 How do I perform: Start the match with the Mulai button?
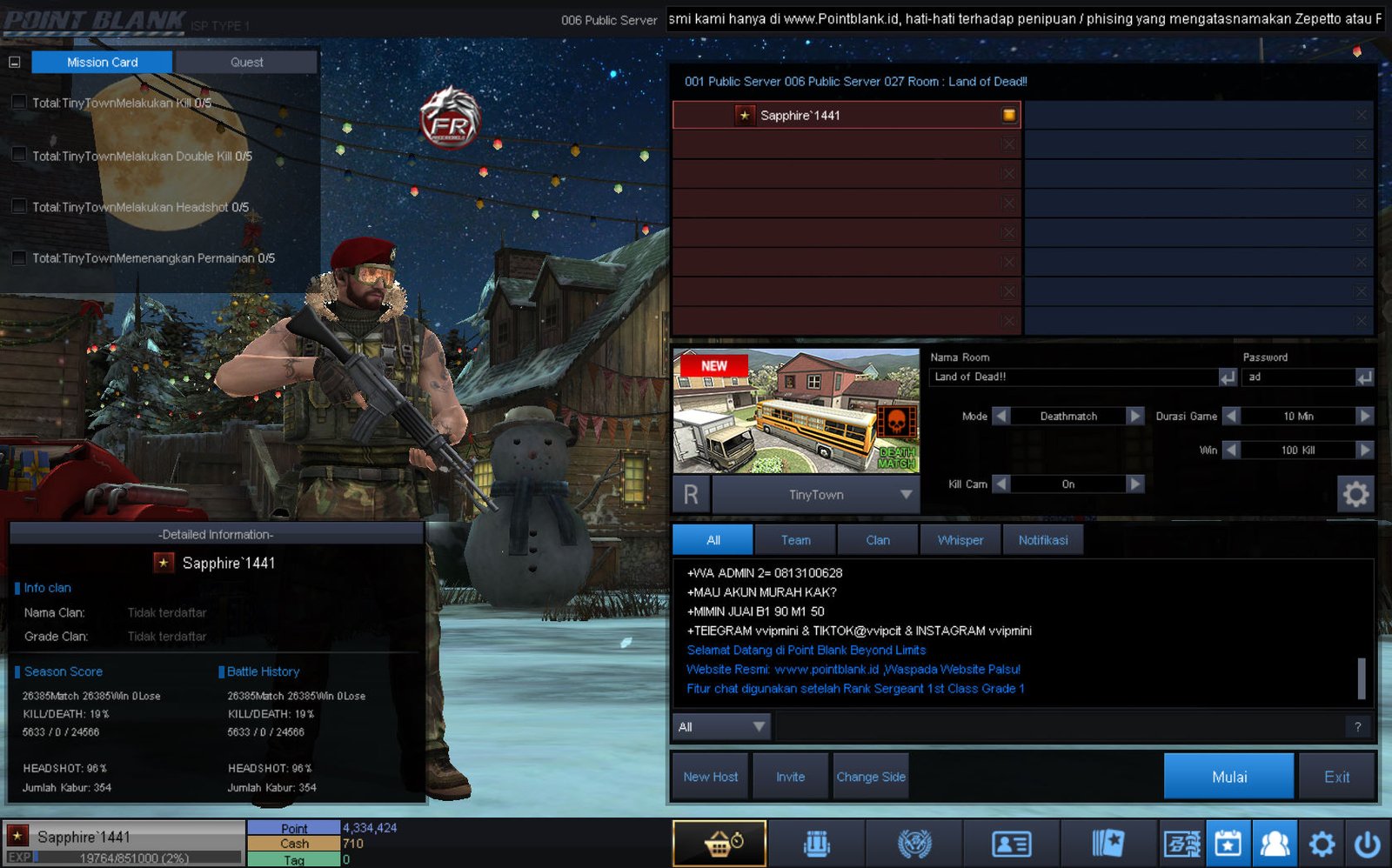[1228, 776]
